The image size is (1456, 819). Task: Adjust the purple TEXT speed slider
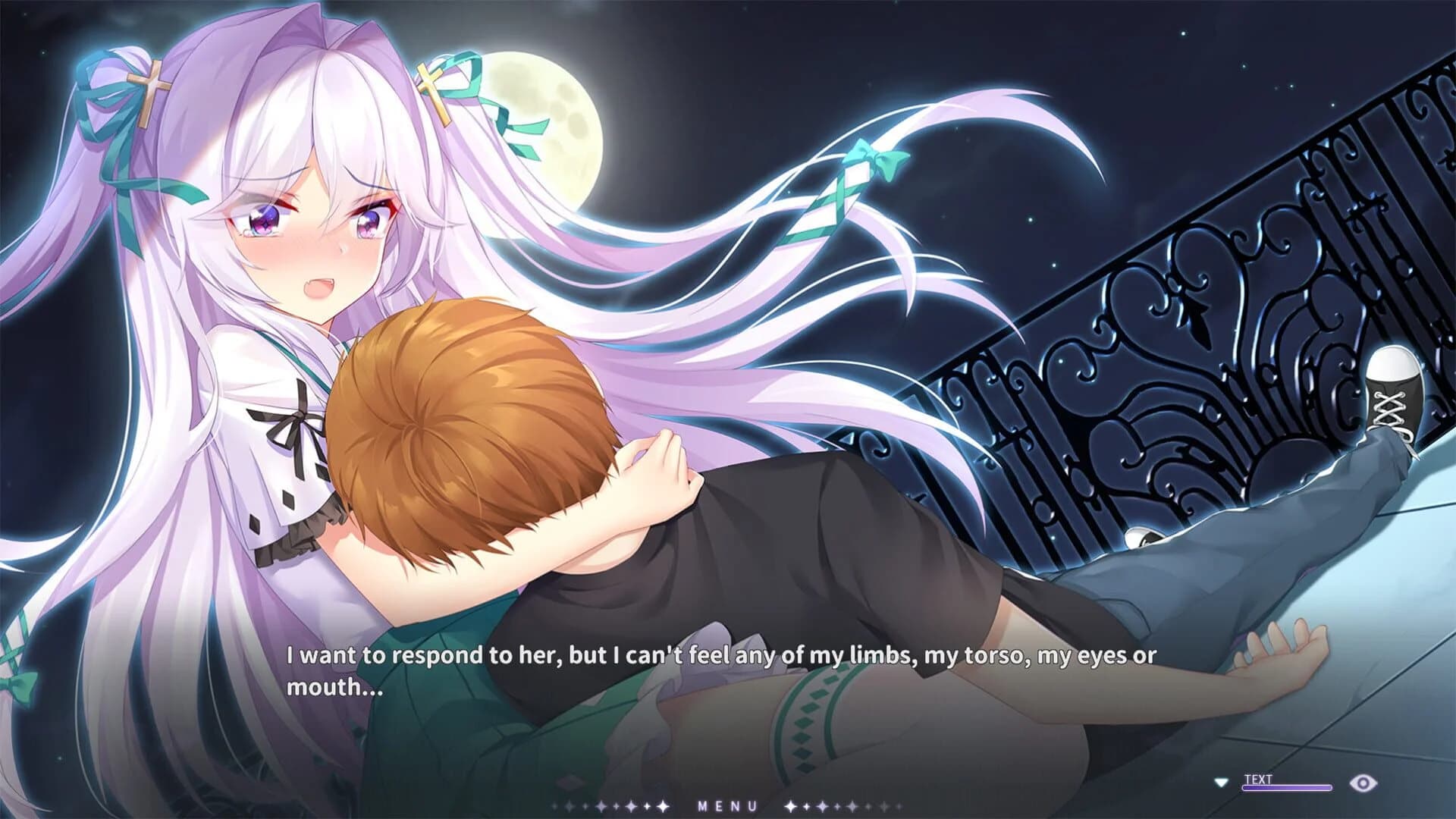coord(1287,787)
